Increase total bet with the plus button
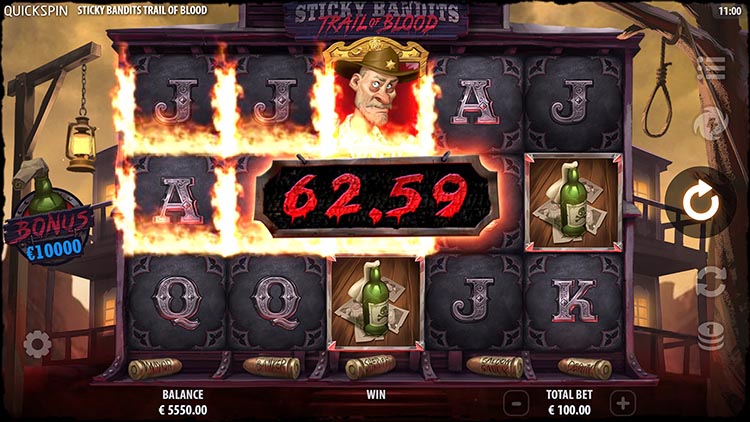This screenshot has width=750, height=422. (622, 403)
